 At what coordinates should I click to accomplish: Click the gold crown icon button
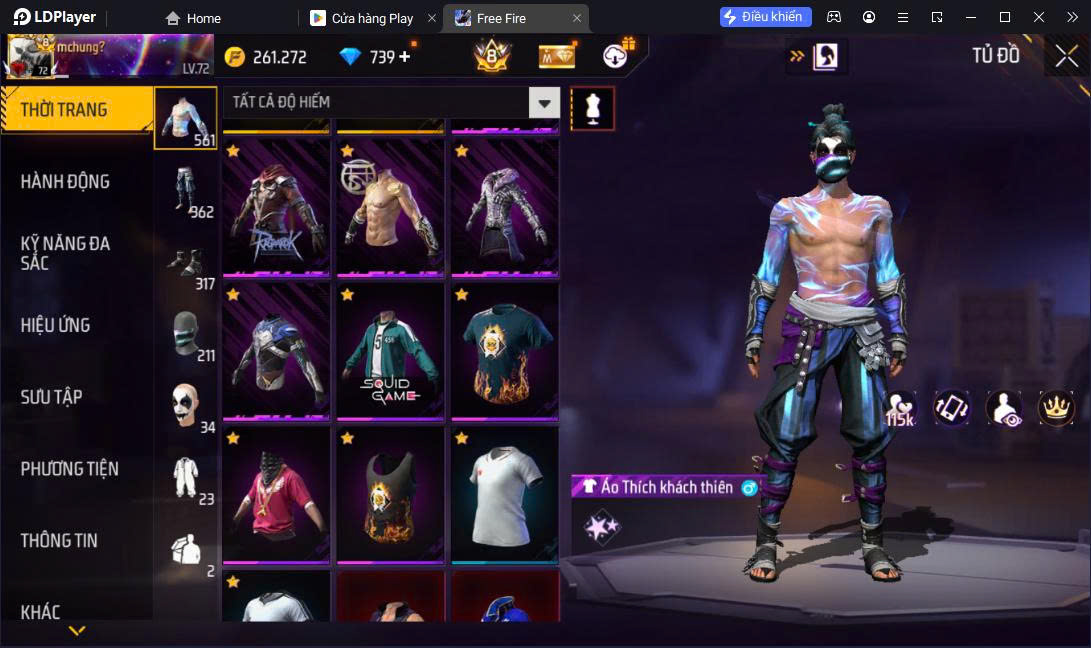pyautogui.click(x=1056, y=407)
